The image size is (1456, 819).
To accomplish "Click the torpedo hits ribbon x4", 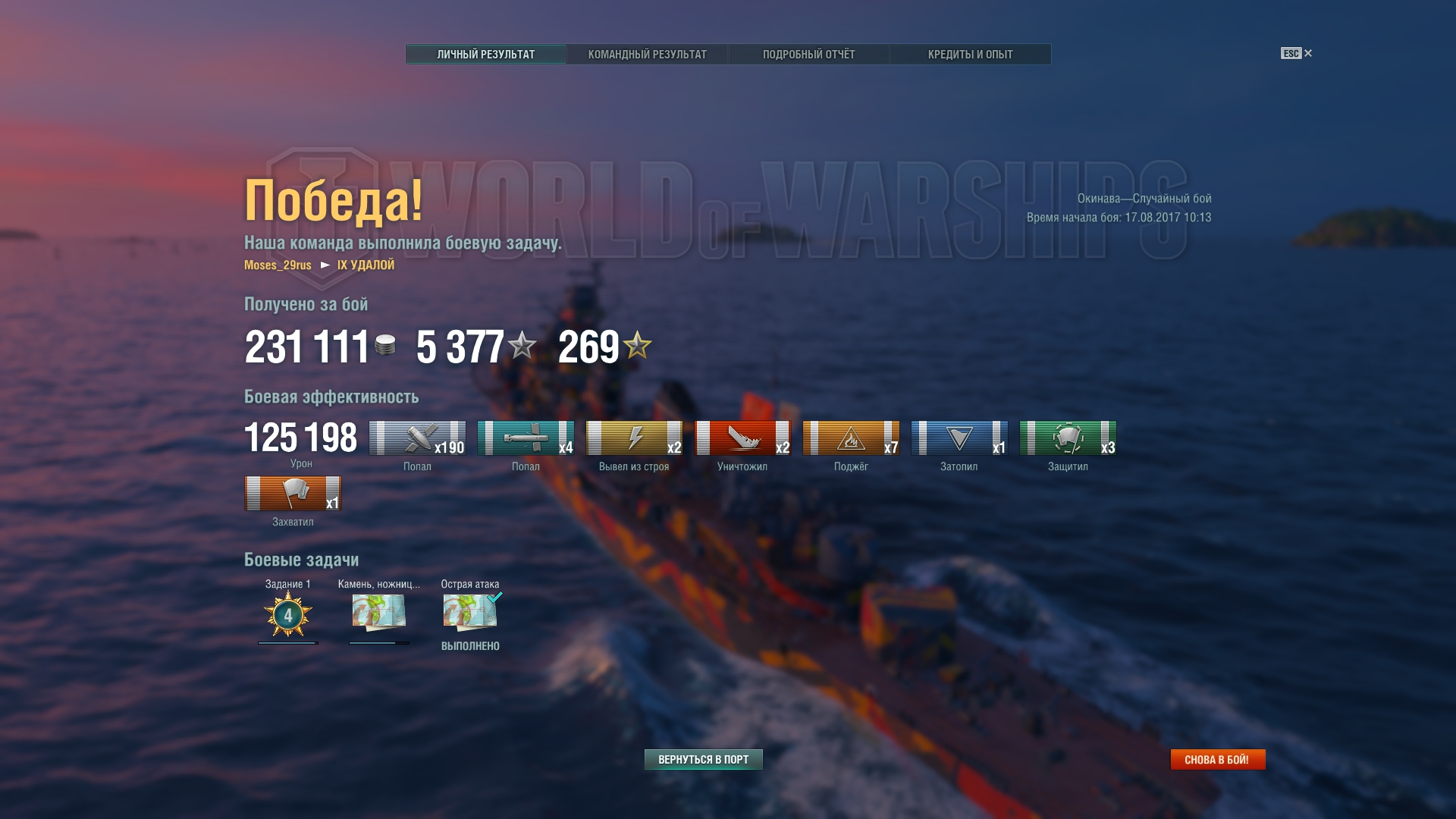I will tap(526, 438).
